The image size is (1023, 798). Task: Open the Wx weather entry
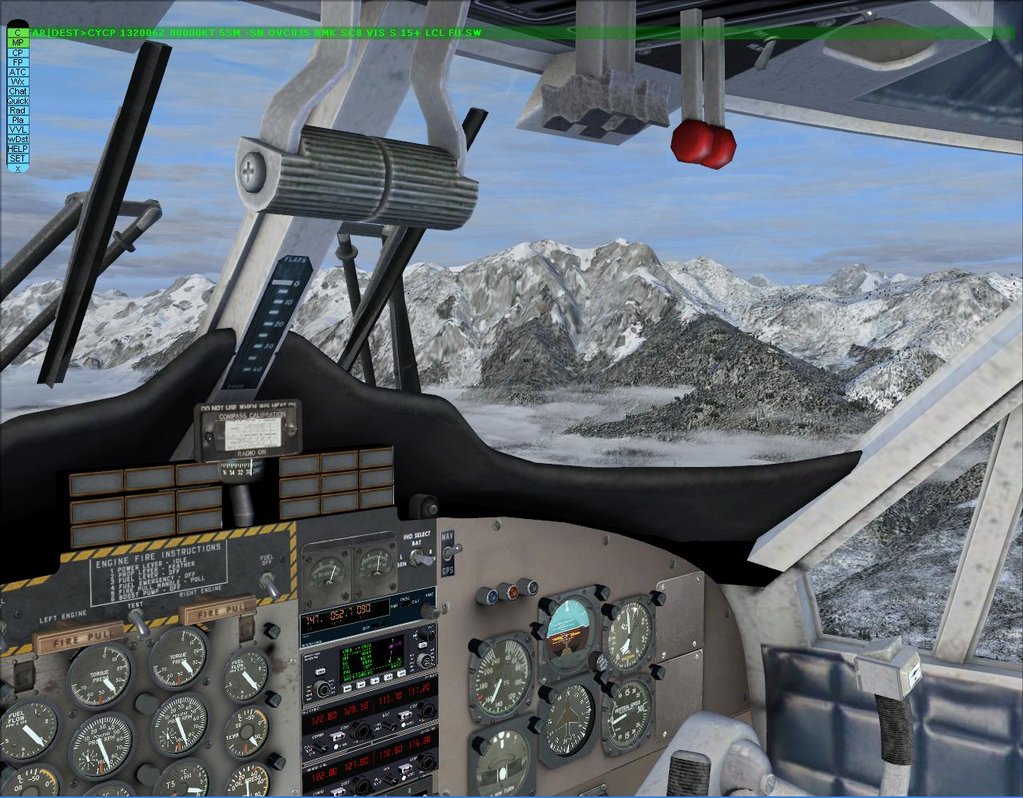coord(17,81)
